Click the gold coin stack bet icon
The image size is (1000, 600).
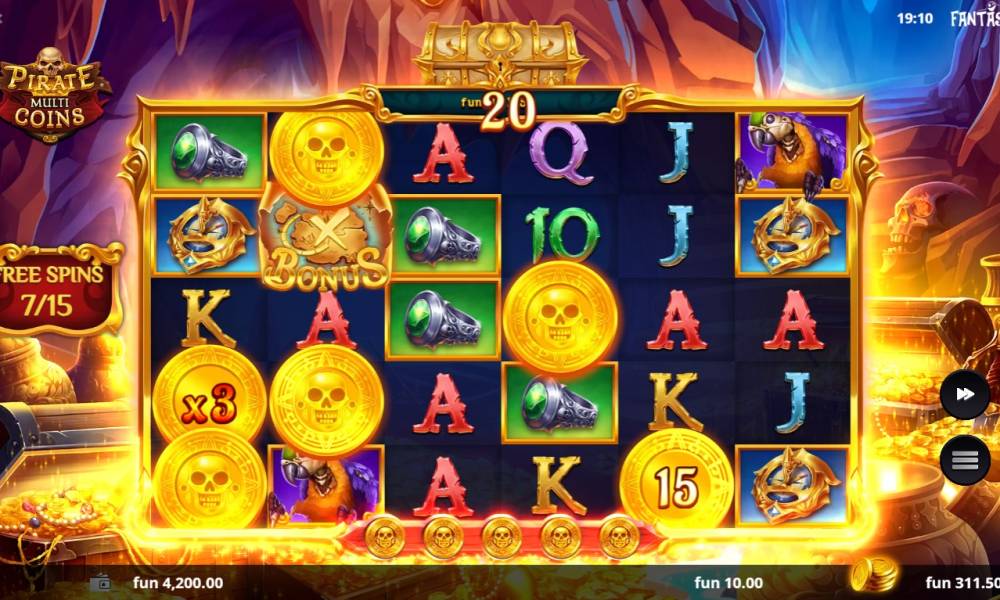click(x=870, y=575)
